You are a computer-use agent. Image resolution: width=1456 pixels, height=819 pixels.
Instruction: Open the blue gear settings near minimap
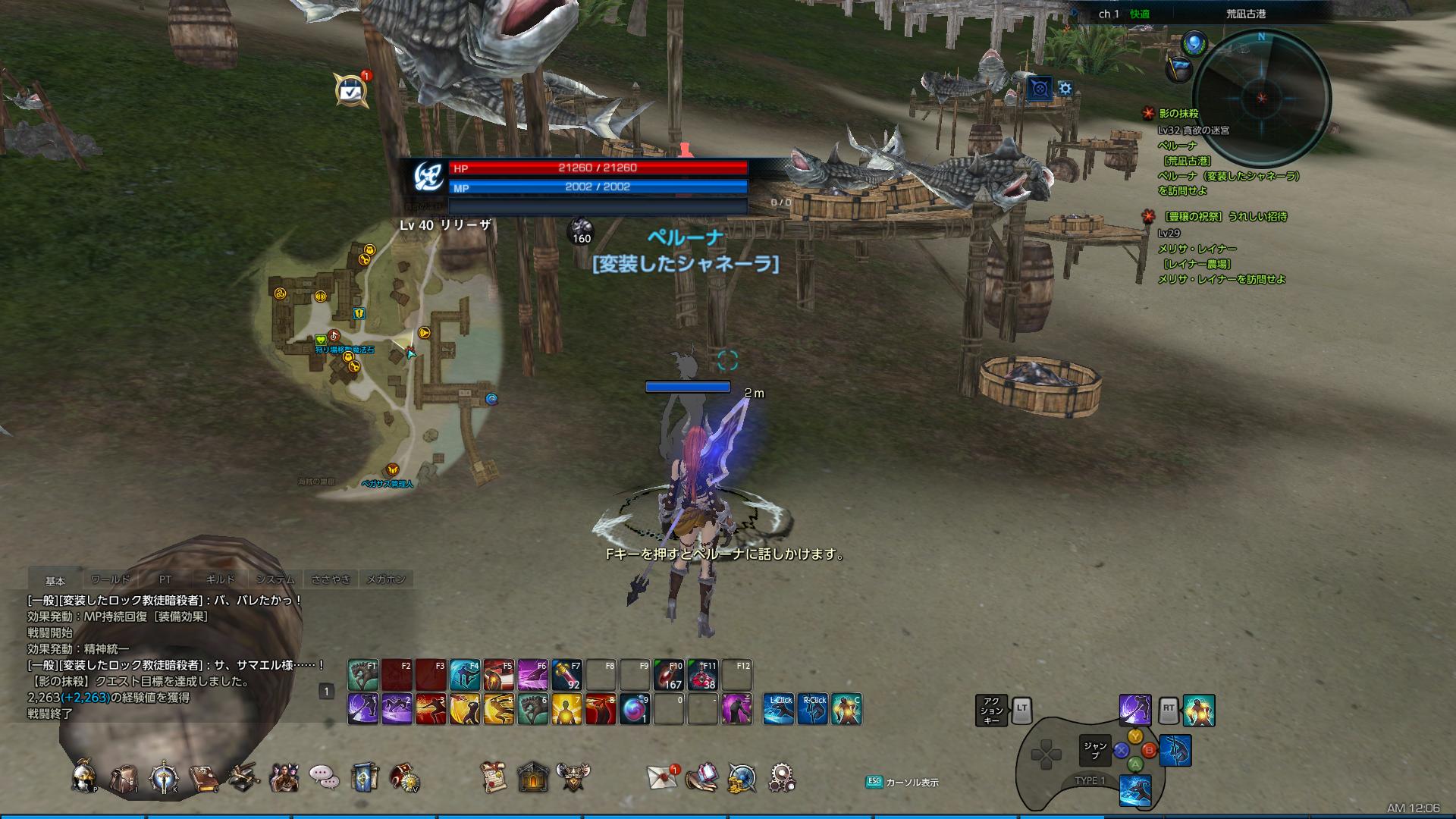(x=1065, y=89)
